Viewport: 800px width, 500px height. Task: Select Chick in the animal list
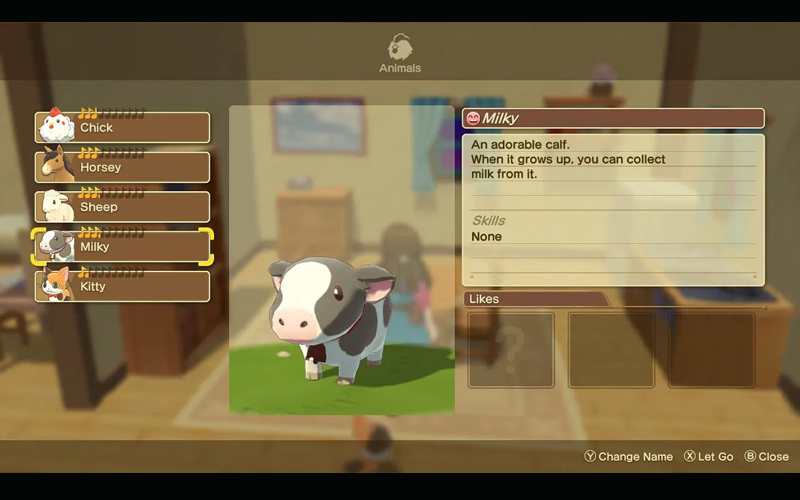pyautogui.click(x=123, y=128)
